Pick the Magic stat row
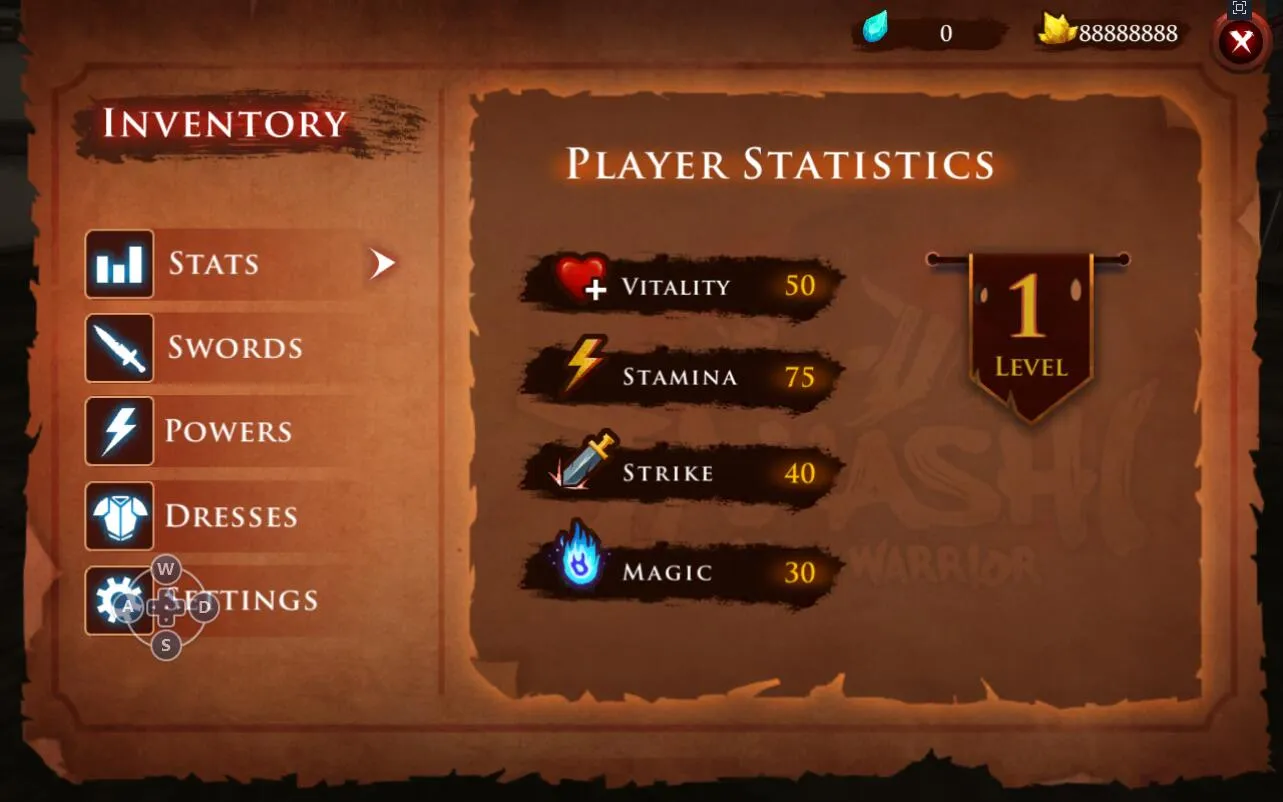Image resolution: width=1283 pixels, height=802 pixels. point(682,572)
